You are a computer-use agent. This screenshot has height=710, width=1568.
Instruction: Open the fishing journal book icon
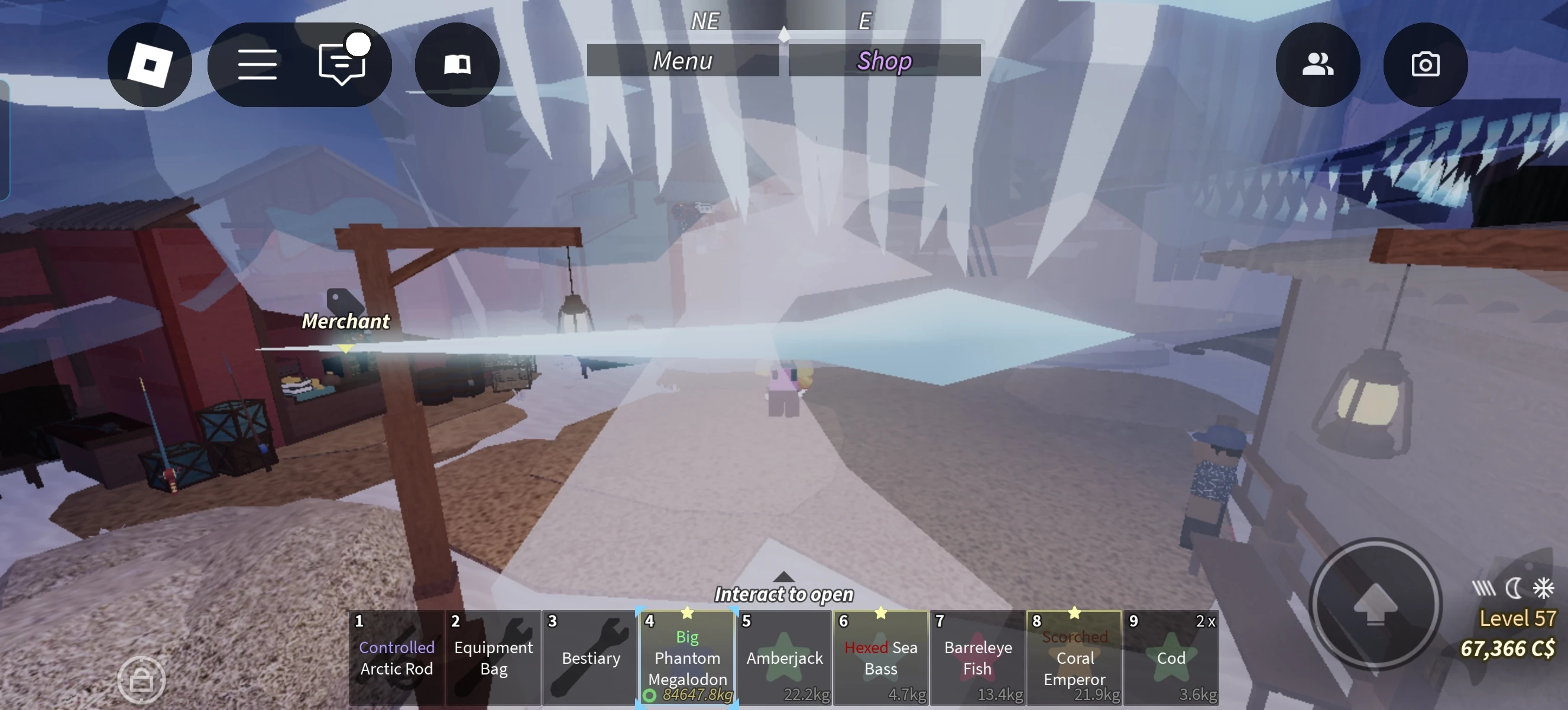[456, 63]
